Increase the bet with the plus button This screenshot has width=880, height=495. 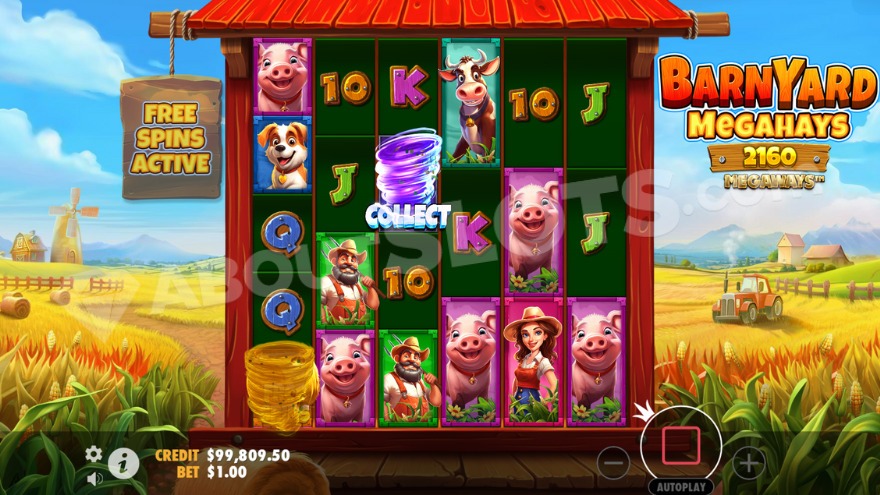click(x=748, y=462)
